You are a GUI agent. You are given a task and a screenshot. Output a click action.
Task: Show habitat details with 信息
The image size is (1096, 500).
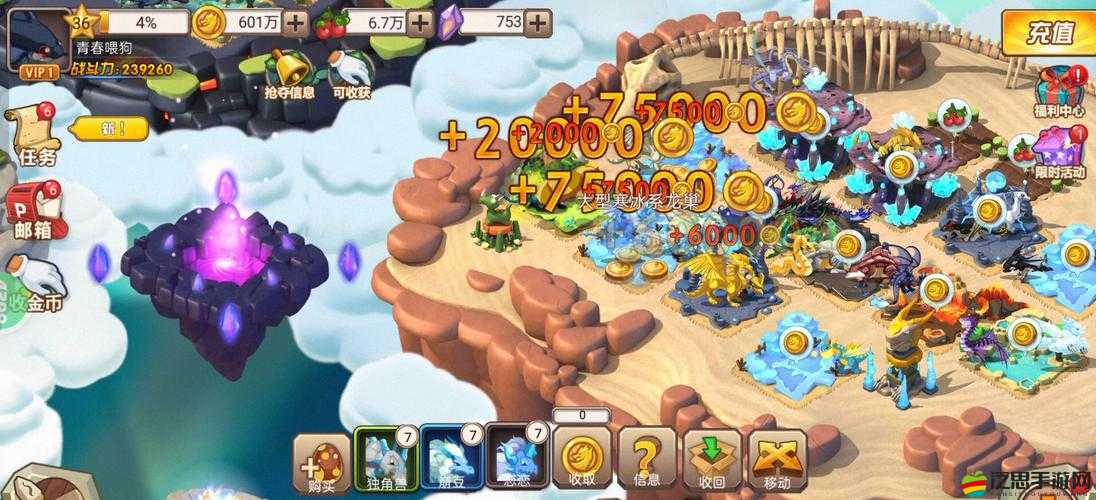tap(646, 460)
